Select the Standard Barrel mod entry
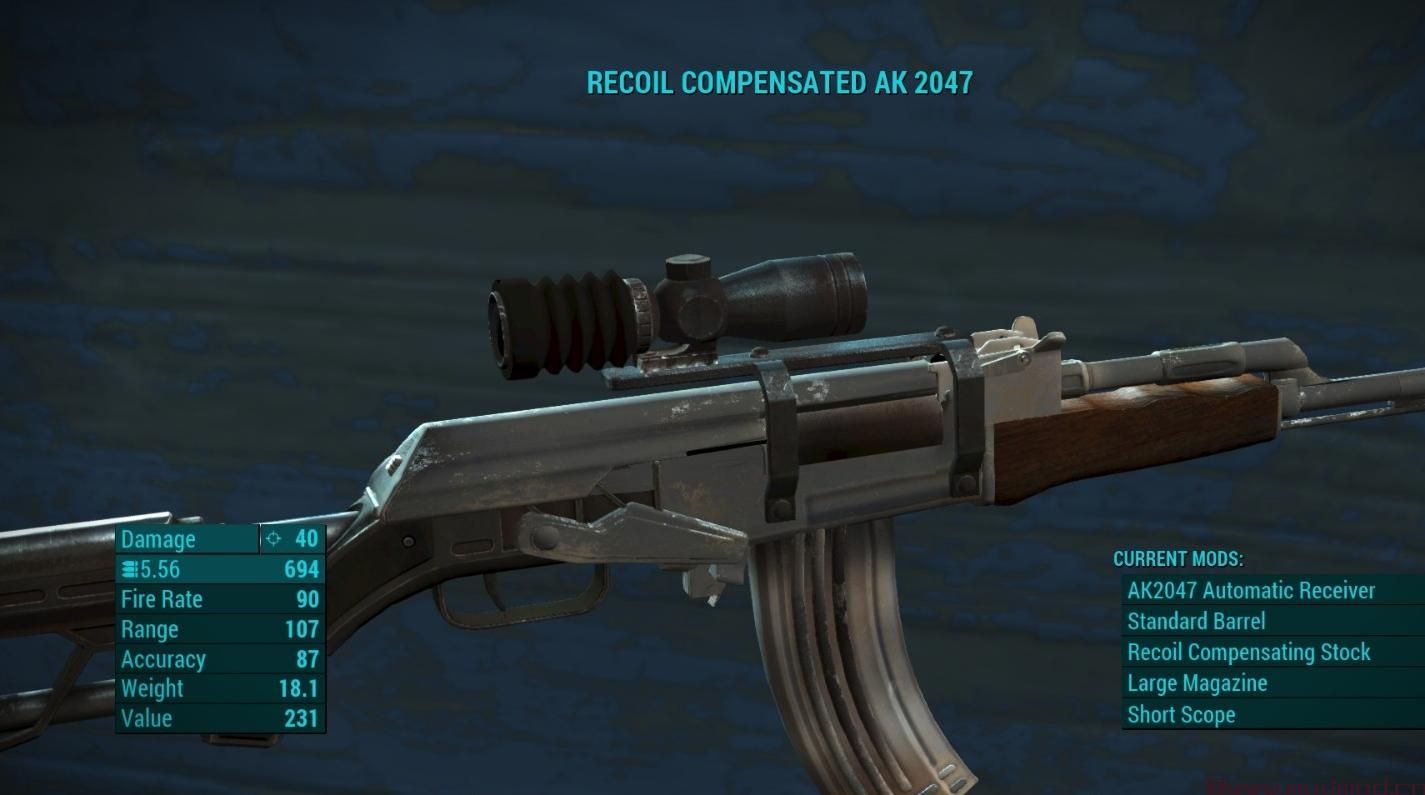 point(1196,622)
